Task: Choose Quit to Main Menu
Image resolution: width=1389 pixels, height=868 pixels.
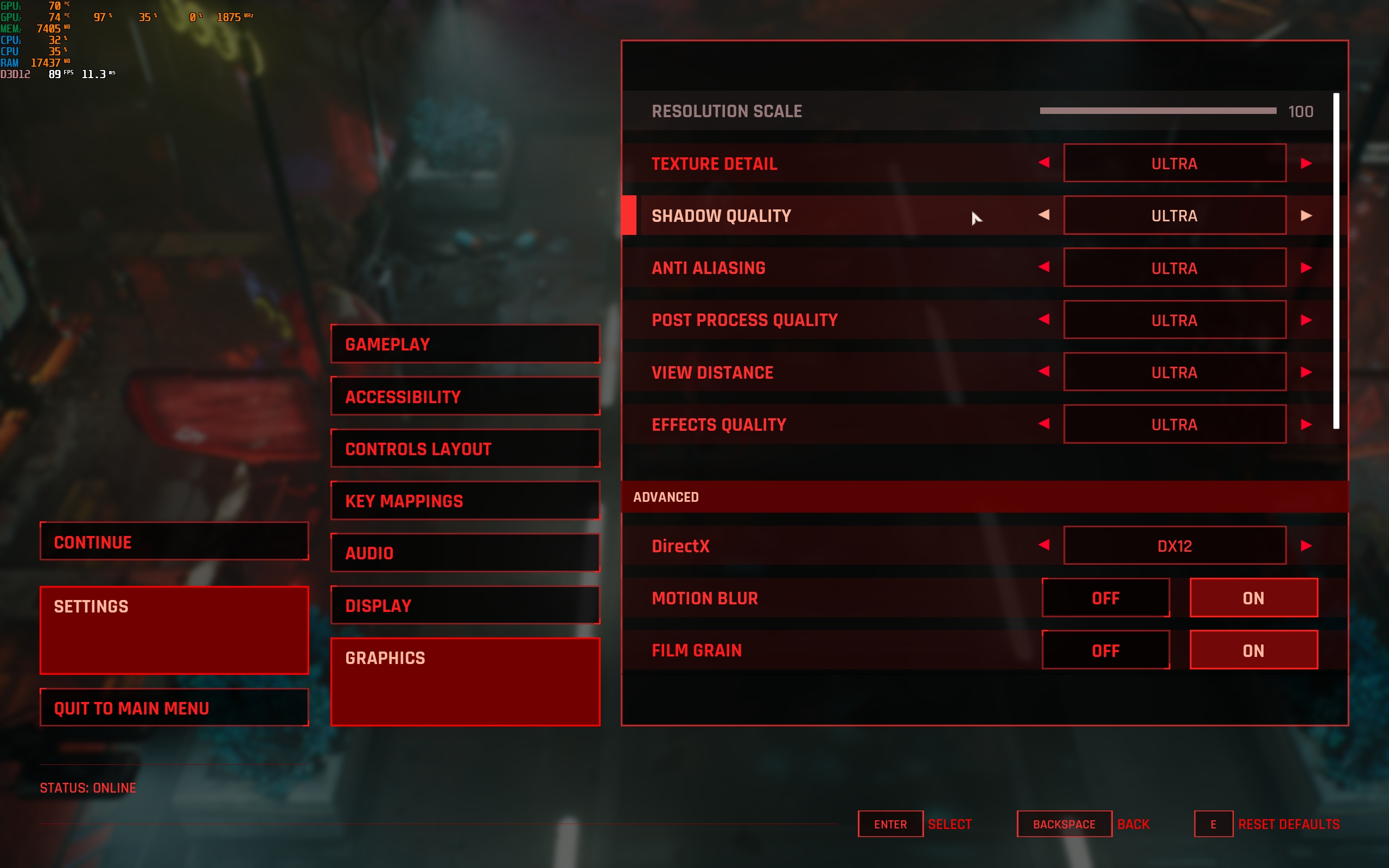Action: tap(174, 708)
